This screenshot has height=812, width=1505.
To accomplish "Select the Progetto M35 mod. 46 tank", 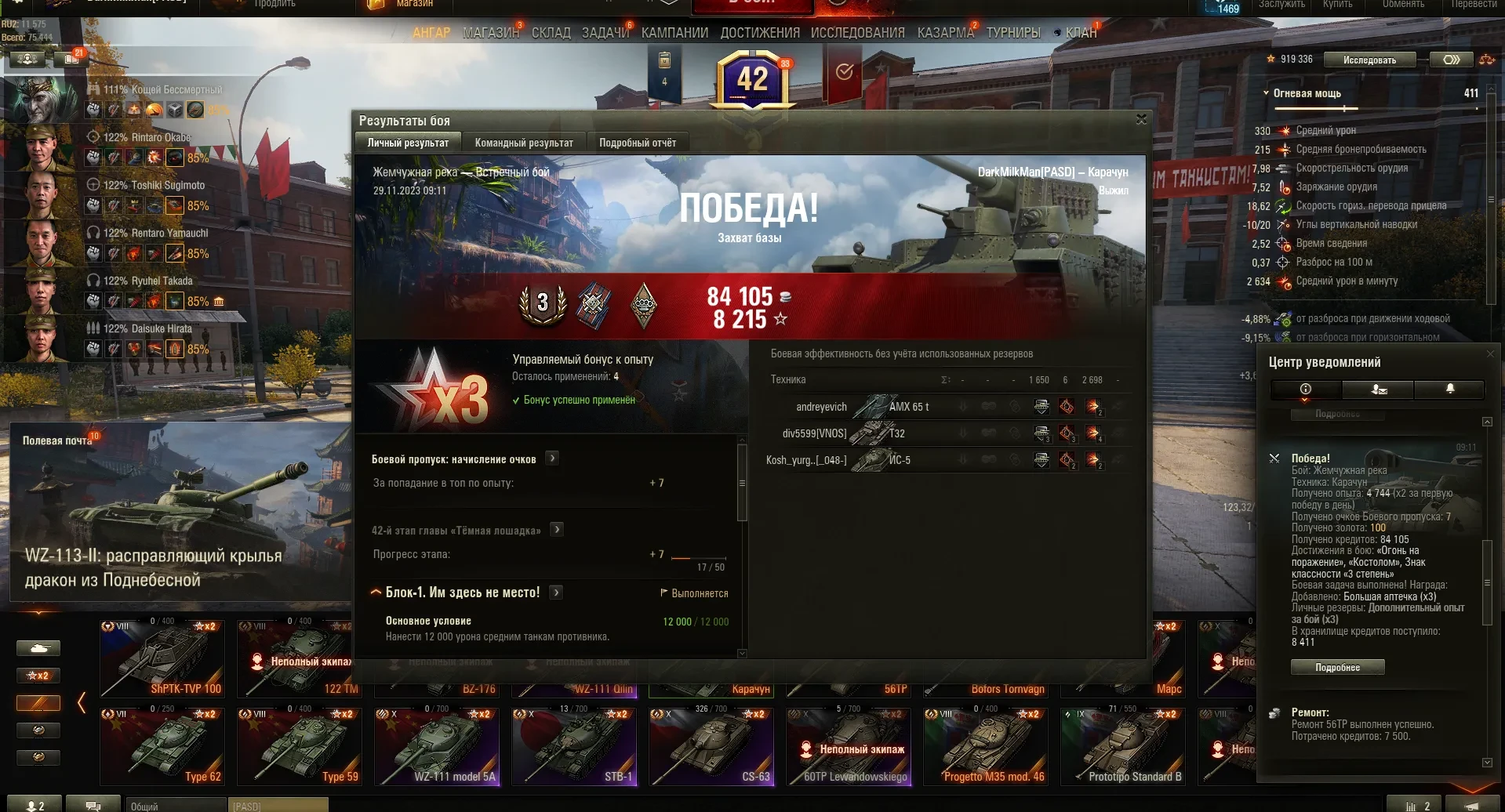I will pos(986,746).
